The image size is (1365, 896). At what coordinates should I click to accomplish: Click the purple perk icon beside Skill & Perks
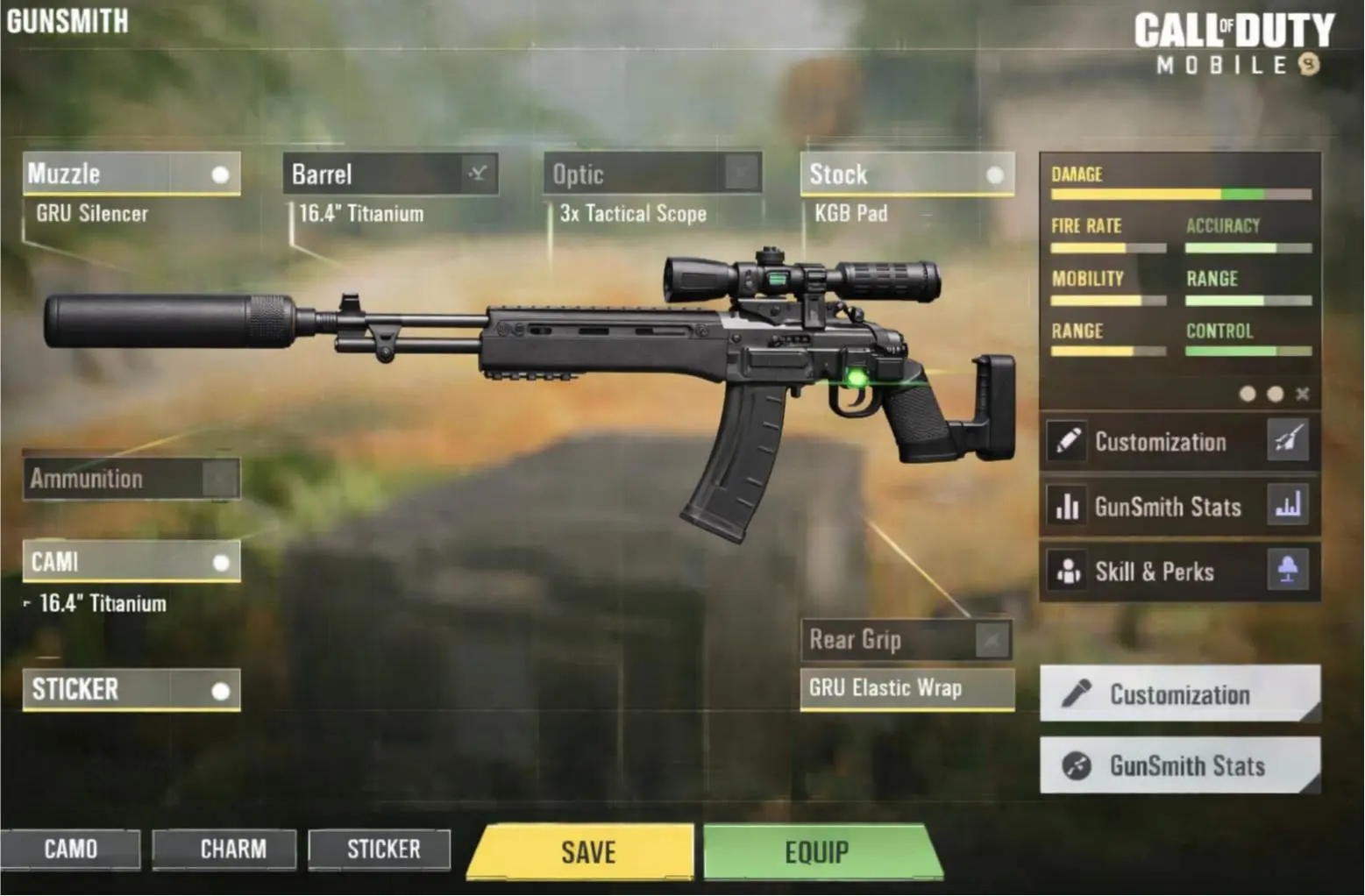point(1288,572)
